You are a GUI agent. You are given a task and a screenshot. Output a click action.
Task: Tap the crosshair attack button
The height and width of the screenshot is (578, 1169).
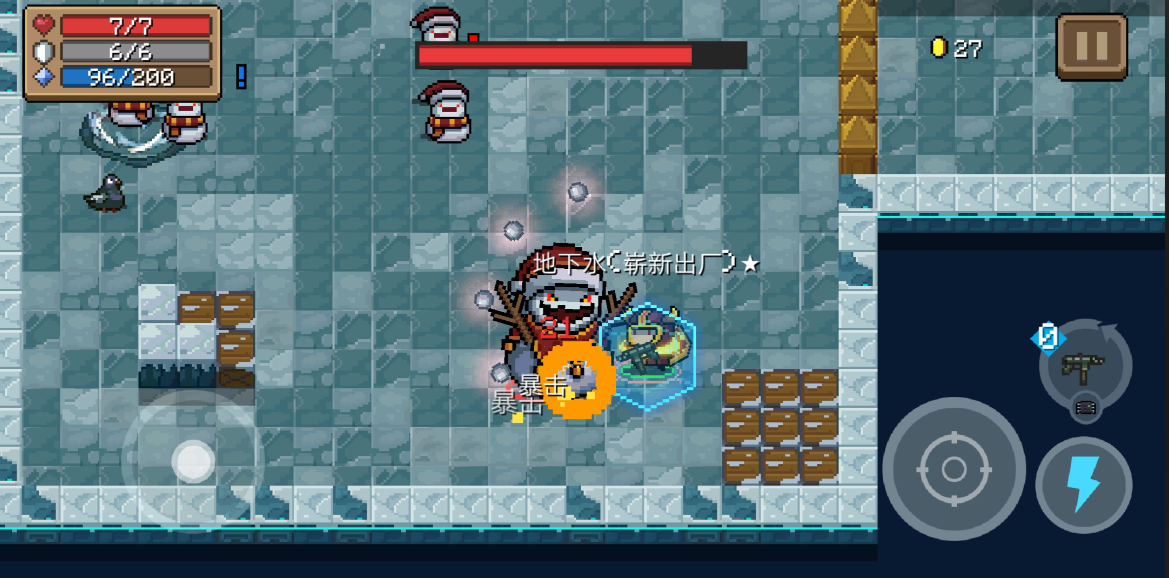(x=953, y=468)
